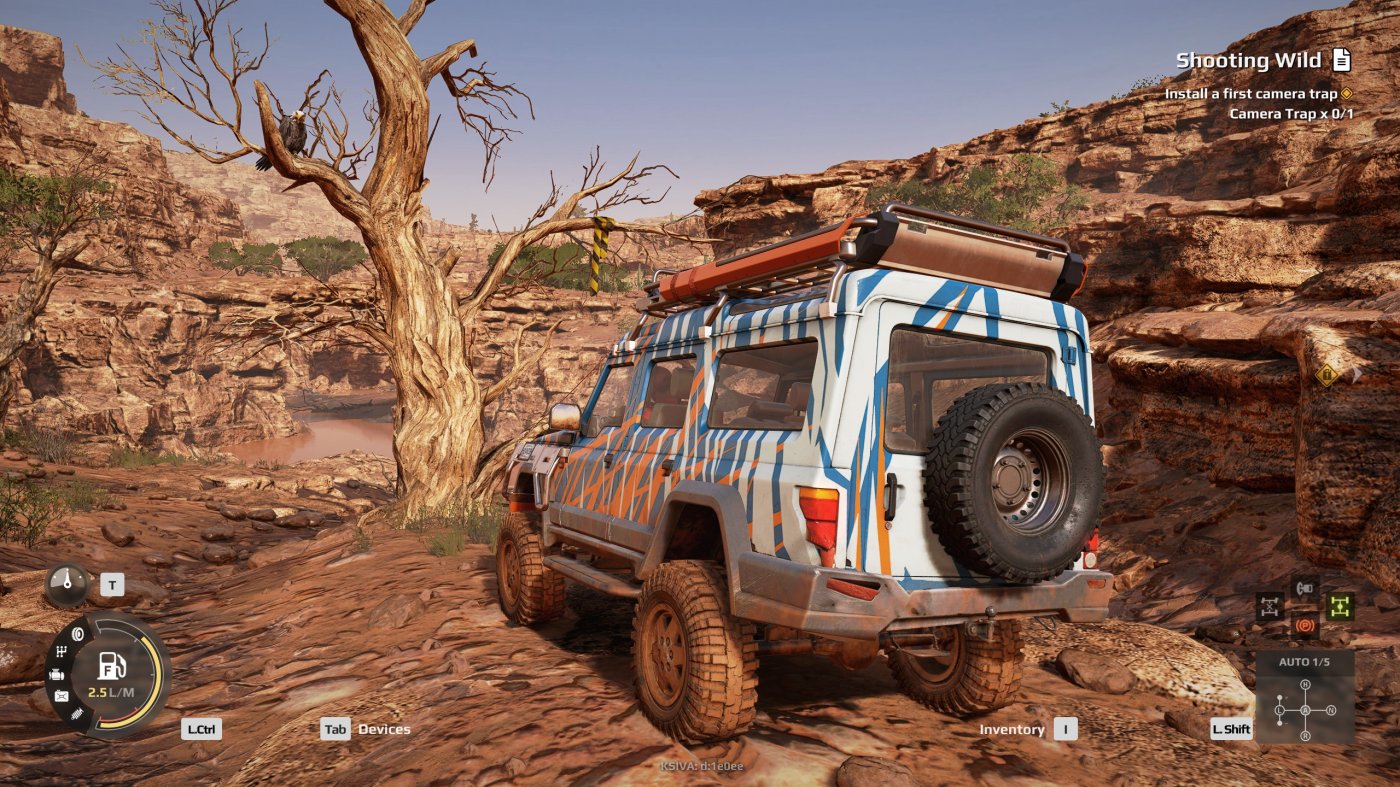Screen dimensions: 1400x787
Task: Open the Shooting Wild quest document icon
Action: point(1341,61)
